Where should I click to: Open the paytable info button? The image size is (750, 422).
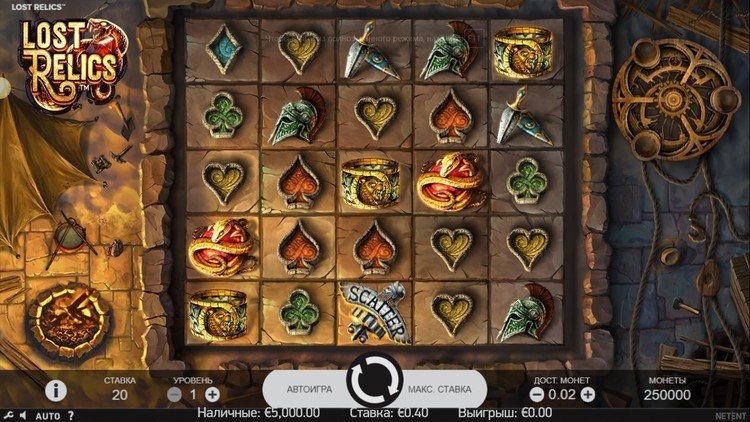[x=55, y=390]
